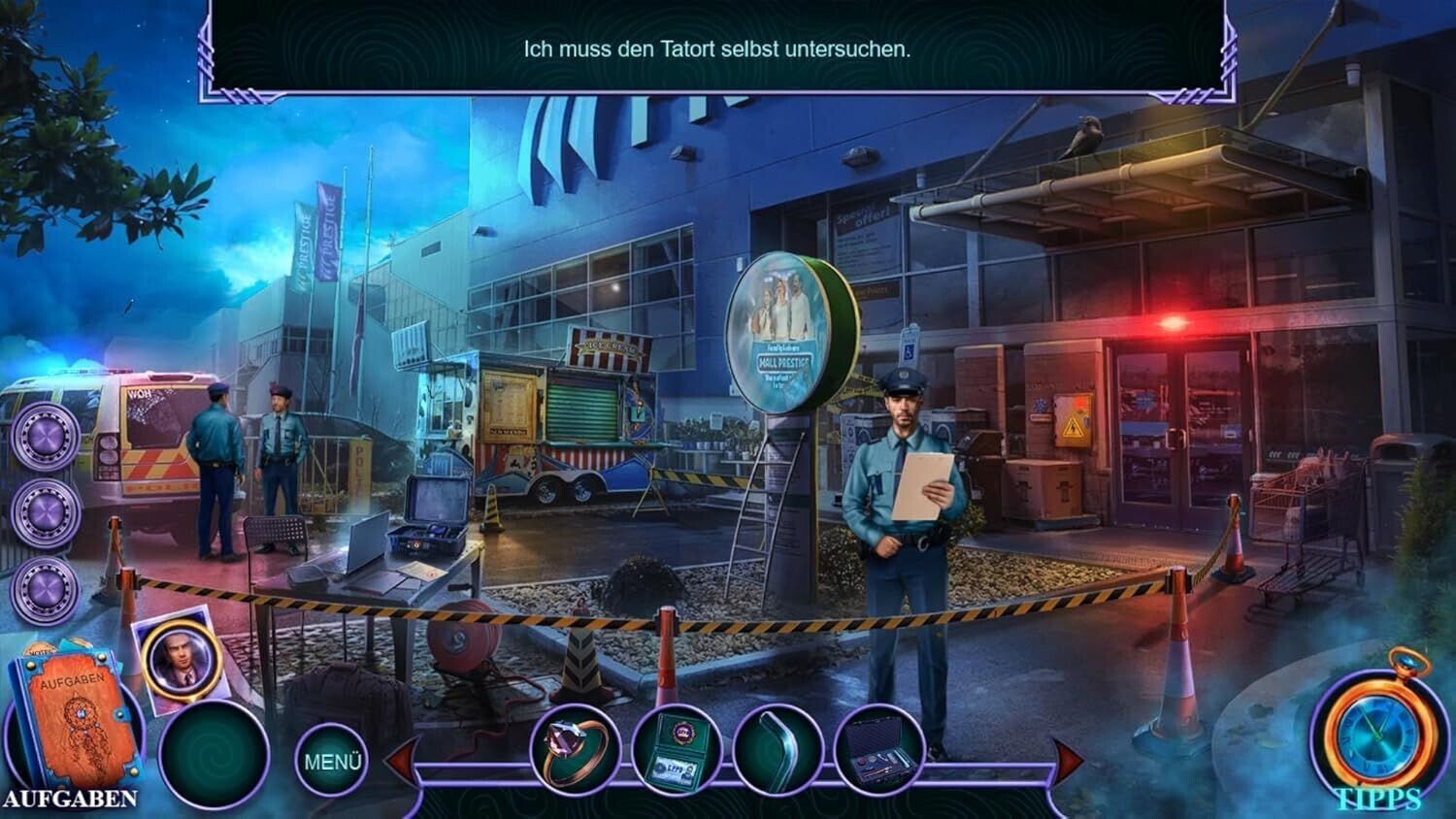
Task: Select the gemstone ring in inventory
Action: tap(576, 751)
